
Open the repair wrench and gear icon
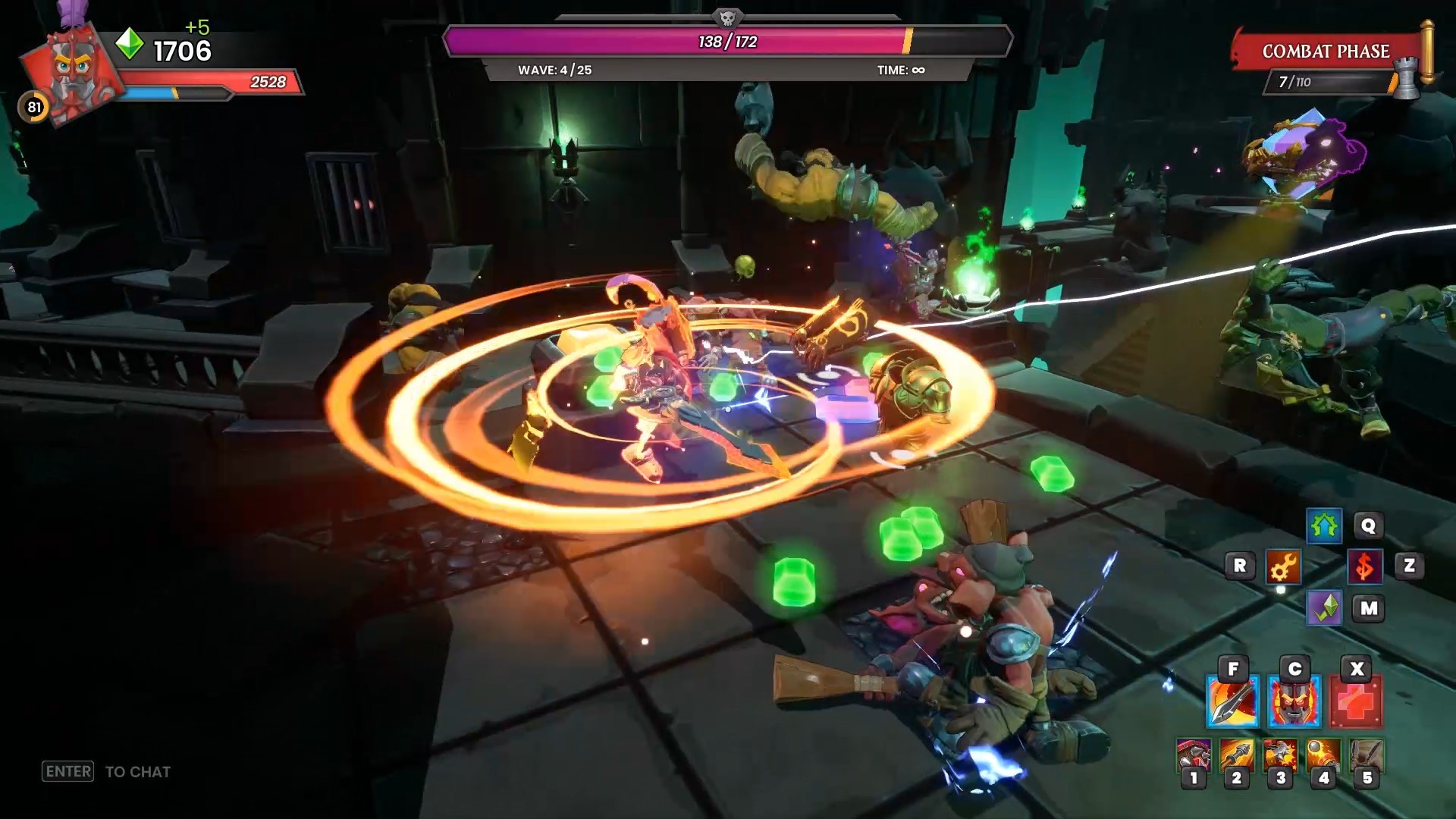pos(1283,566)
